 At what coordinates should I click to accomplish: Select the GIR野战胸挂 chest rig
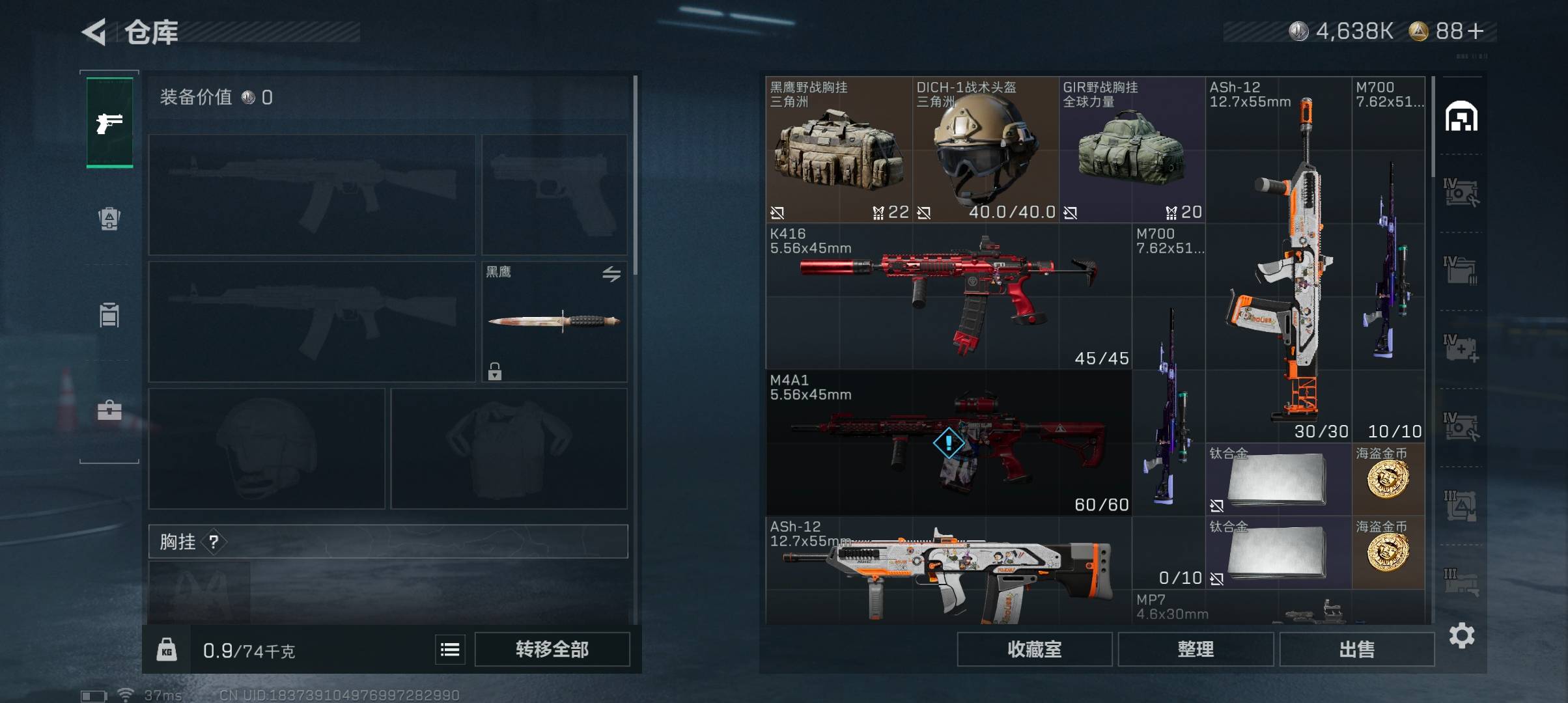tap(1131, 150)
